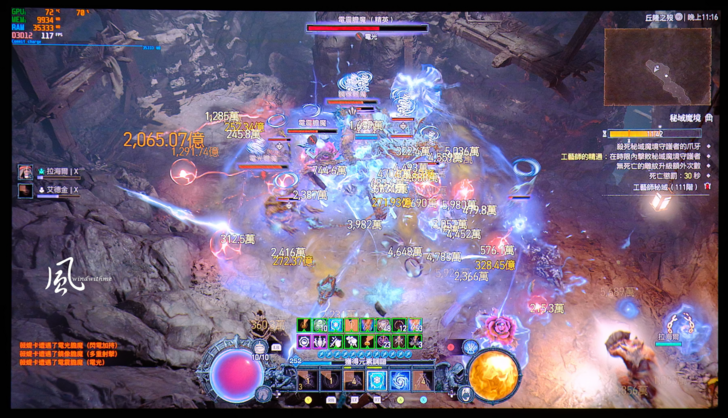Click party member 艾德金 portrait
Viewport: 728px width, 418px height.
pos(25,189)
